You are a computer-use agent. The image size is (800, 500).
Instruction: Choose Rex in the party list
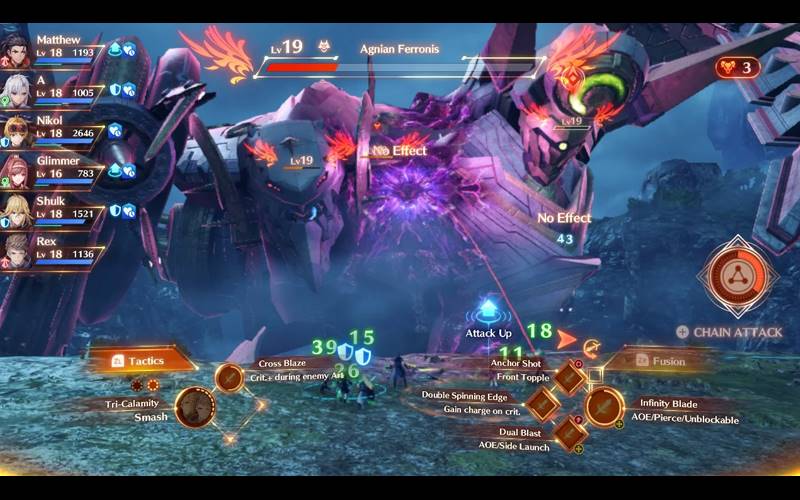(x=17, y=249)
